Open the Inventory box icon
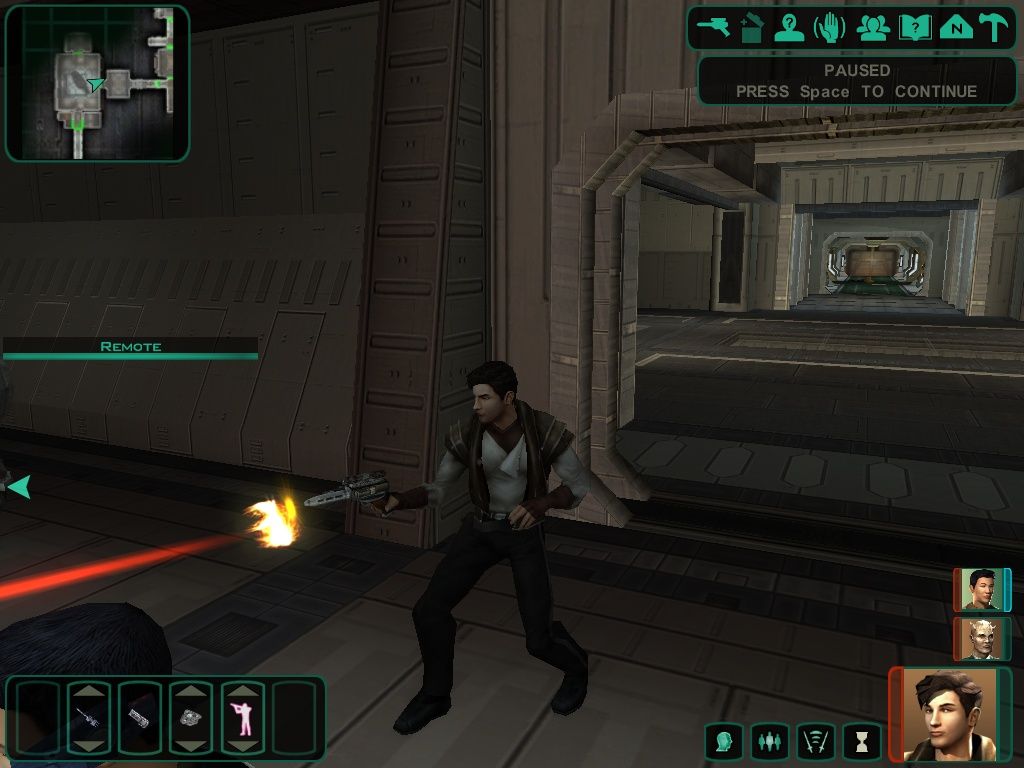The height and width of the screenshot is (768, 1024). click(x=752, y=28)
